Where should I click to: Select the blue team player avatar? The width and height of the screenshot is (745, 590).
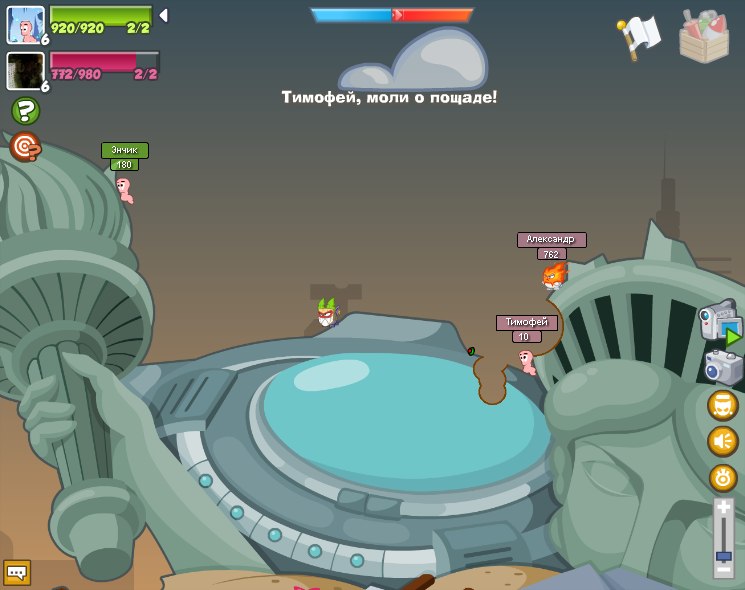25,24
